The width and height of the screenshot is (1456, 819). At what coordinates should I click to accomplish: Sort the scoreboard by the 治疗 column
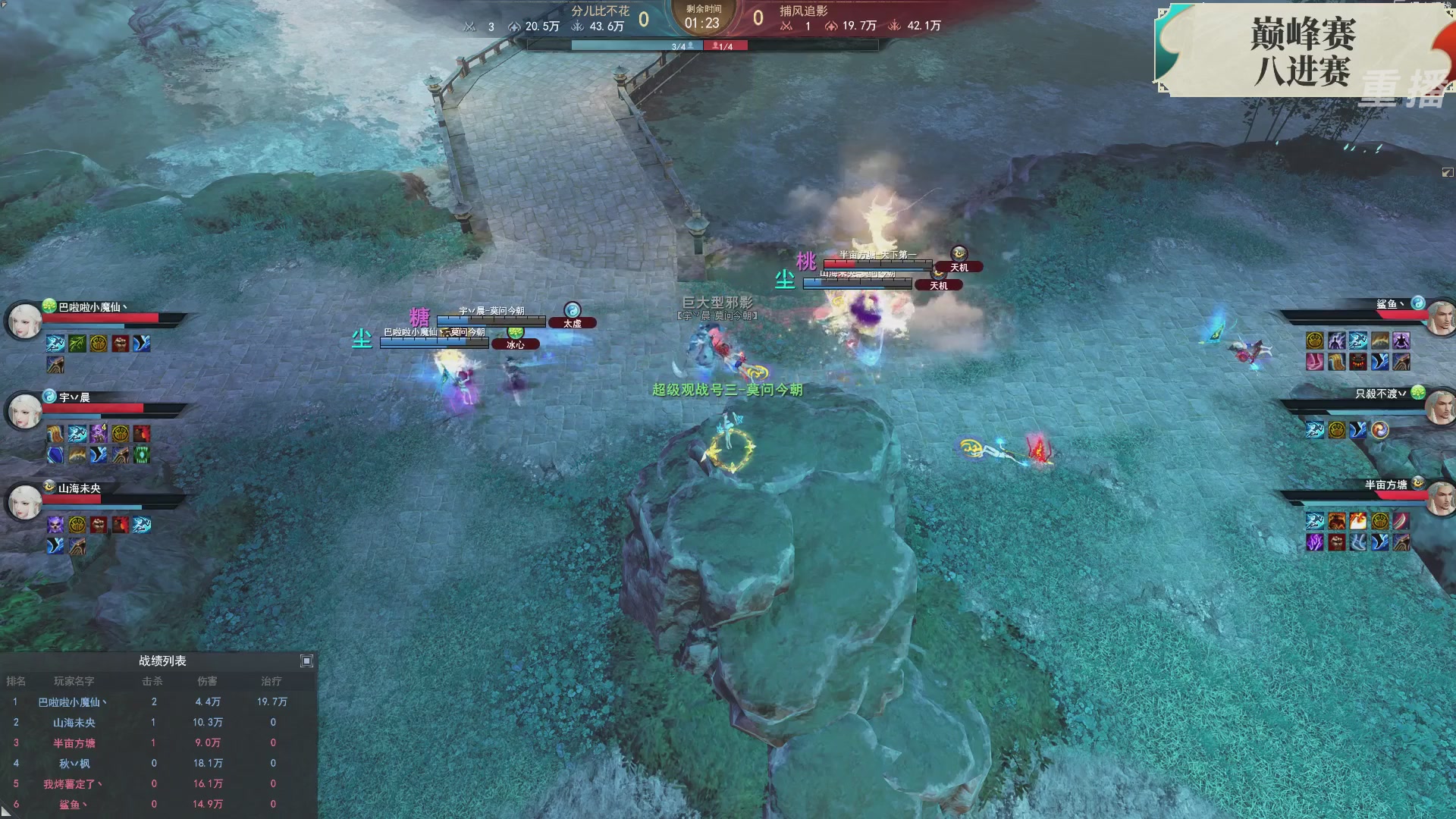(271, 682)
